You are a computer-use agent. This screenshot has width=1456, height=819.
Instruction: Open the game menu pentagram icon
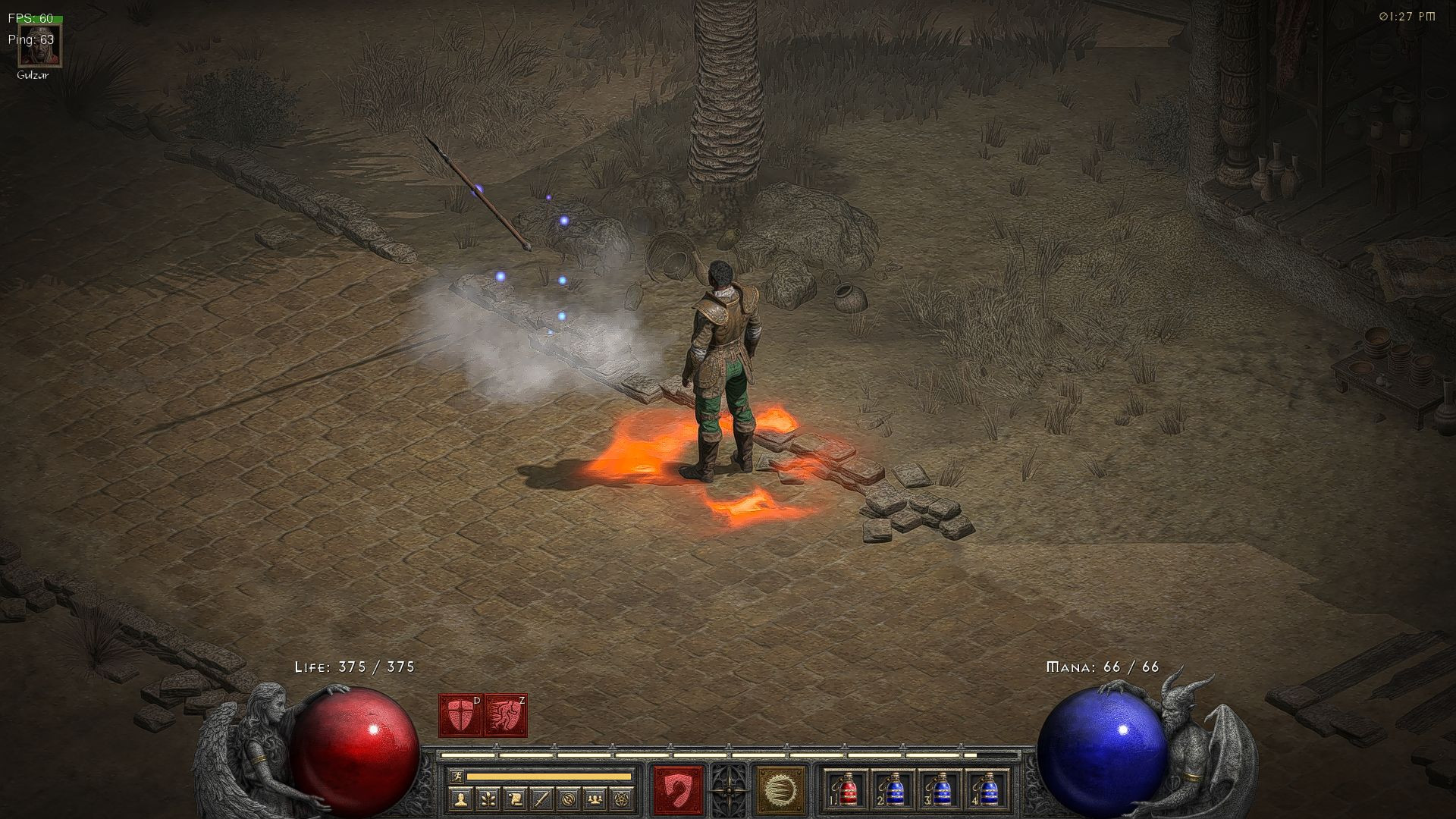pyautogui.click(x=620, y=799)
